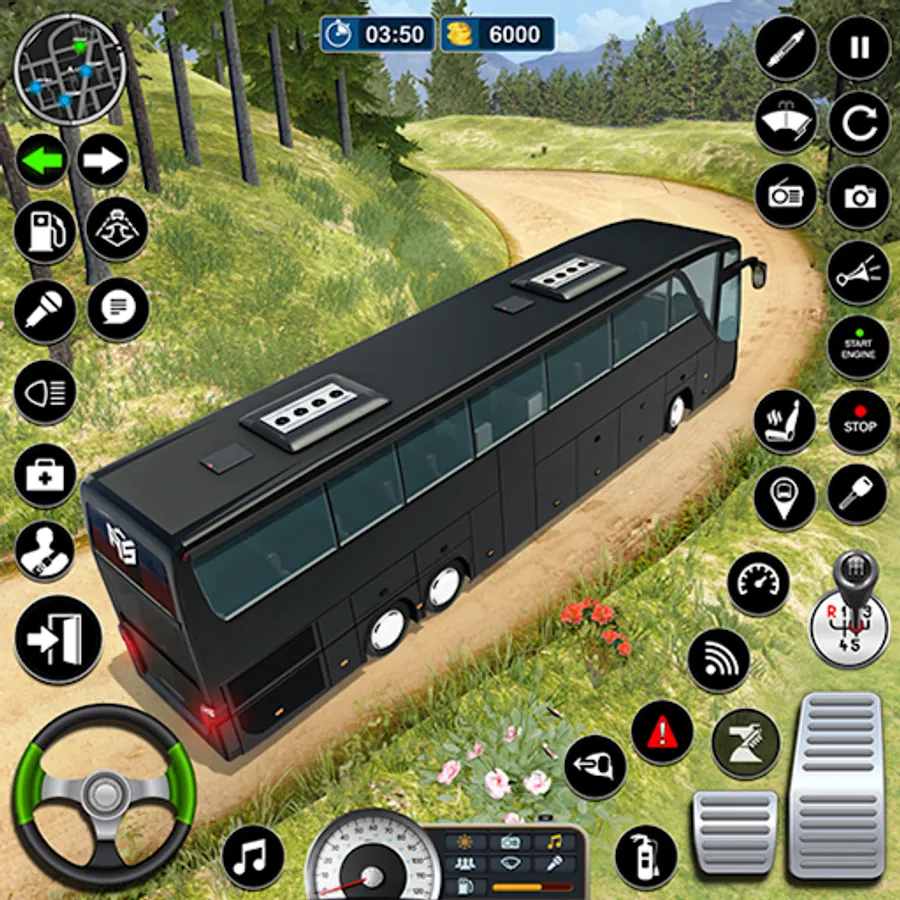This screenshot has height=900, width=900.
Task: Turn on the right turn indicator
Action: [x=103, y=160]
